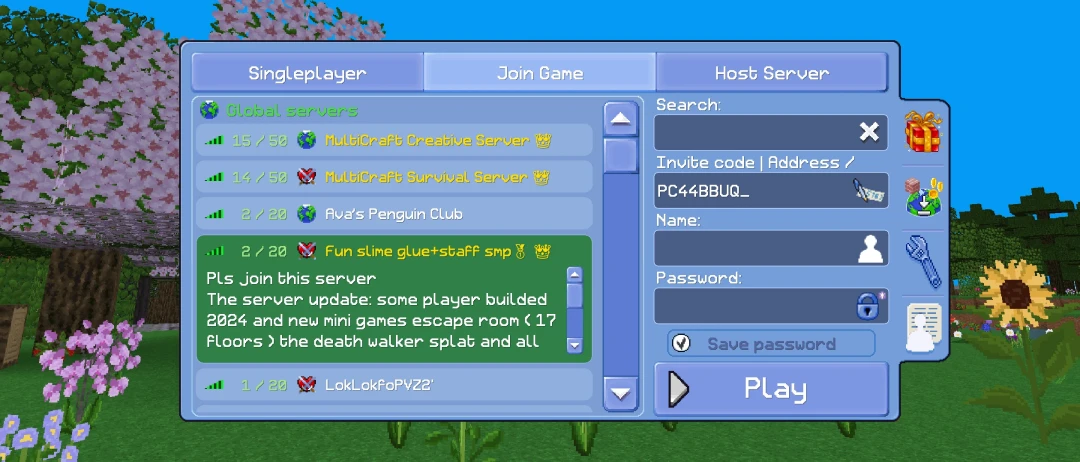This screenshot has width=1080, height=462.
Task: Click the invite code address field
Action: coord(750,190)
